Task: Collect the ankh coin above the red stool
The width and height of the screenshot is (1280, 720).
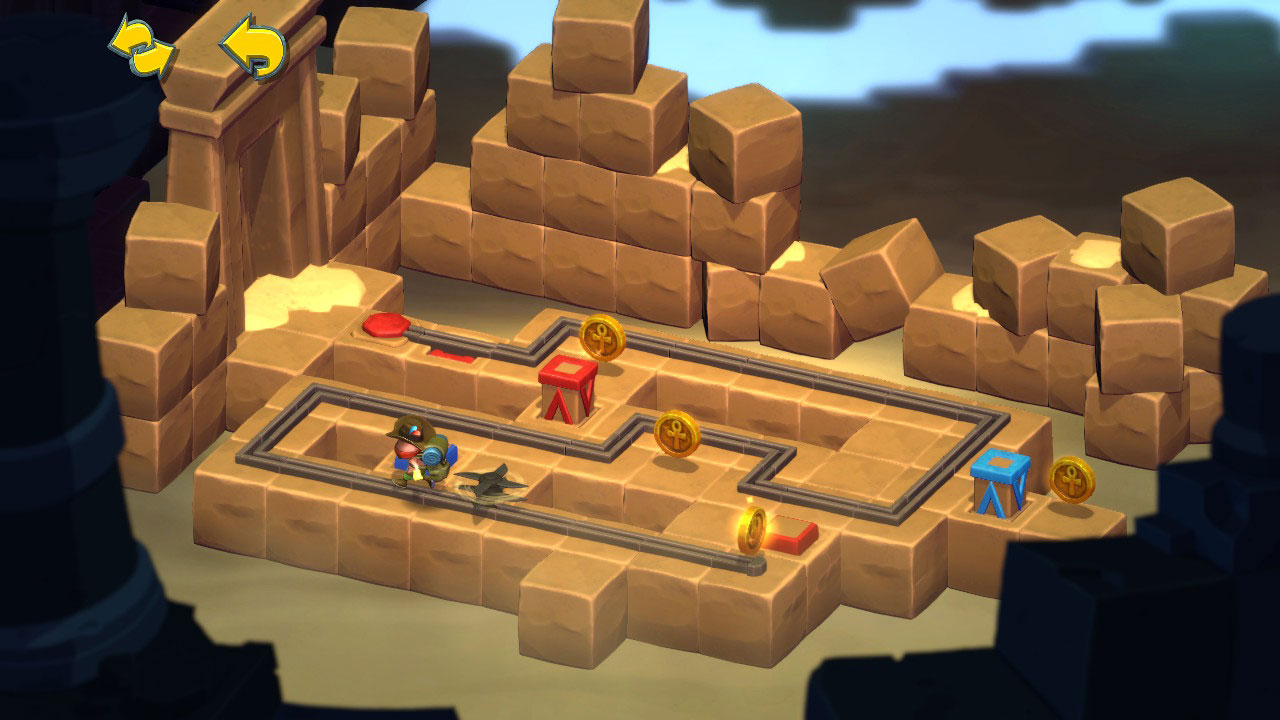Action: coord(604,339)
